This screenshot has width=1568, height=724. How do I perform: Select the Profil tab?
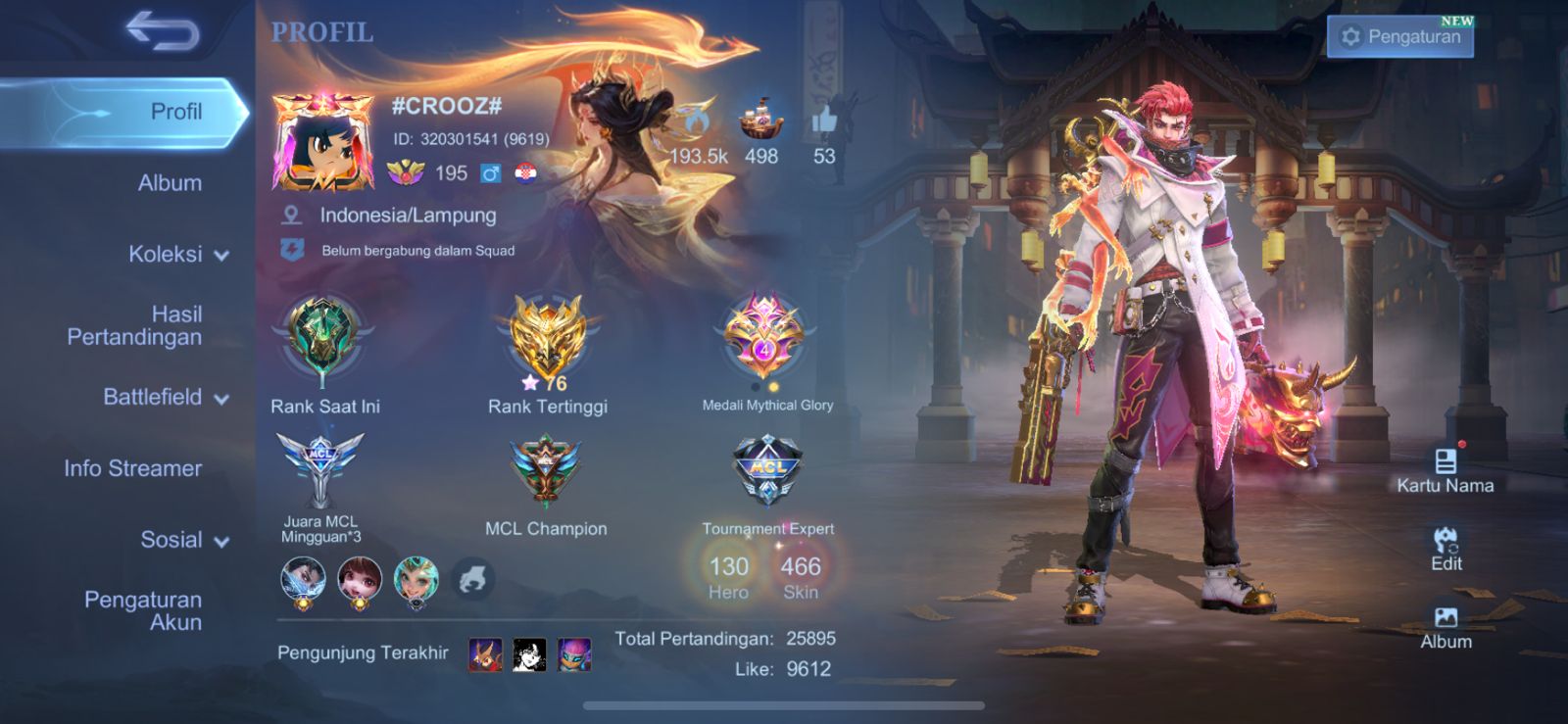[x=176, y=112]
